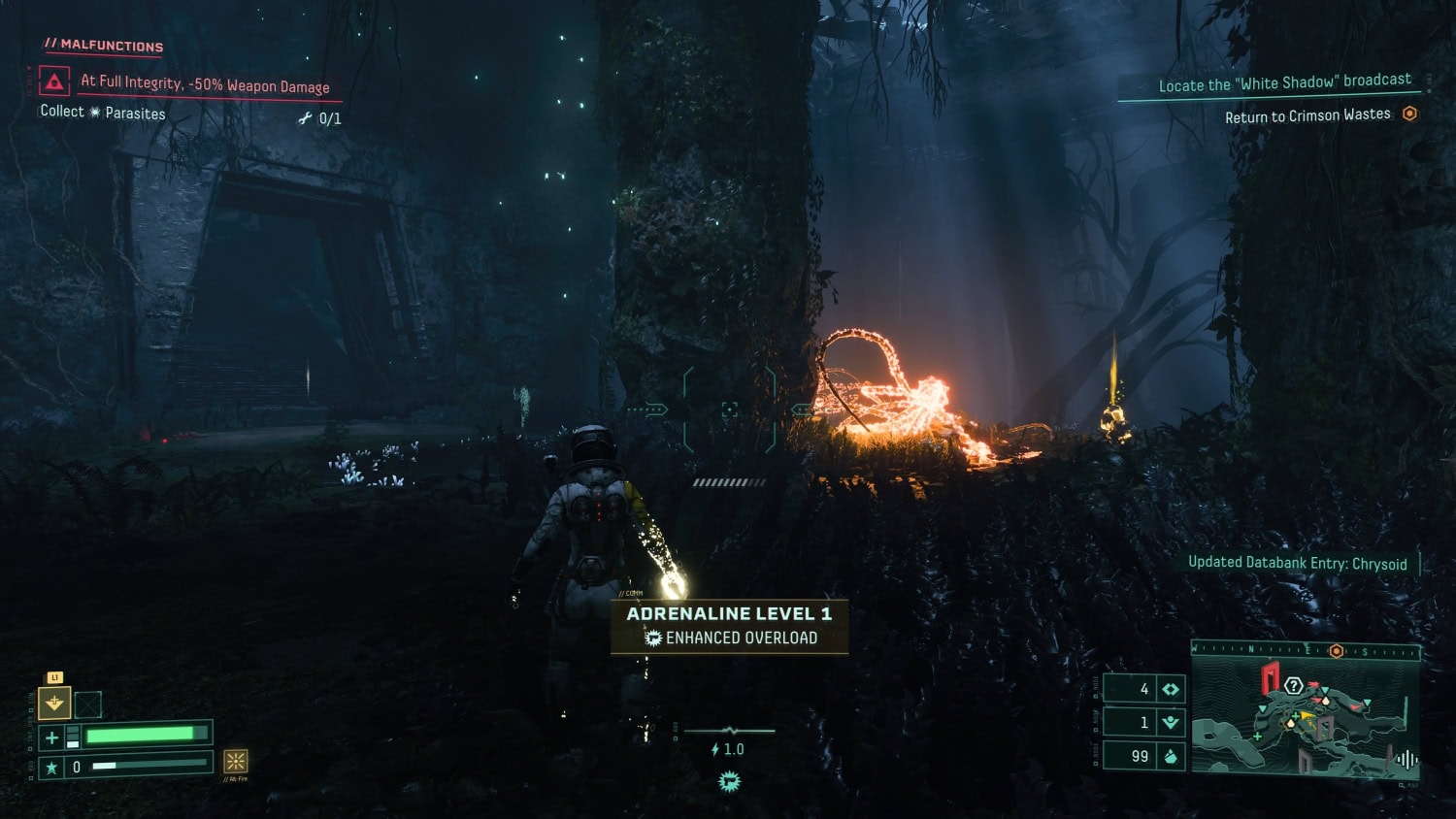Click the Return to Crimson Wastes objective

[x=1307, y=115]
